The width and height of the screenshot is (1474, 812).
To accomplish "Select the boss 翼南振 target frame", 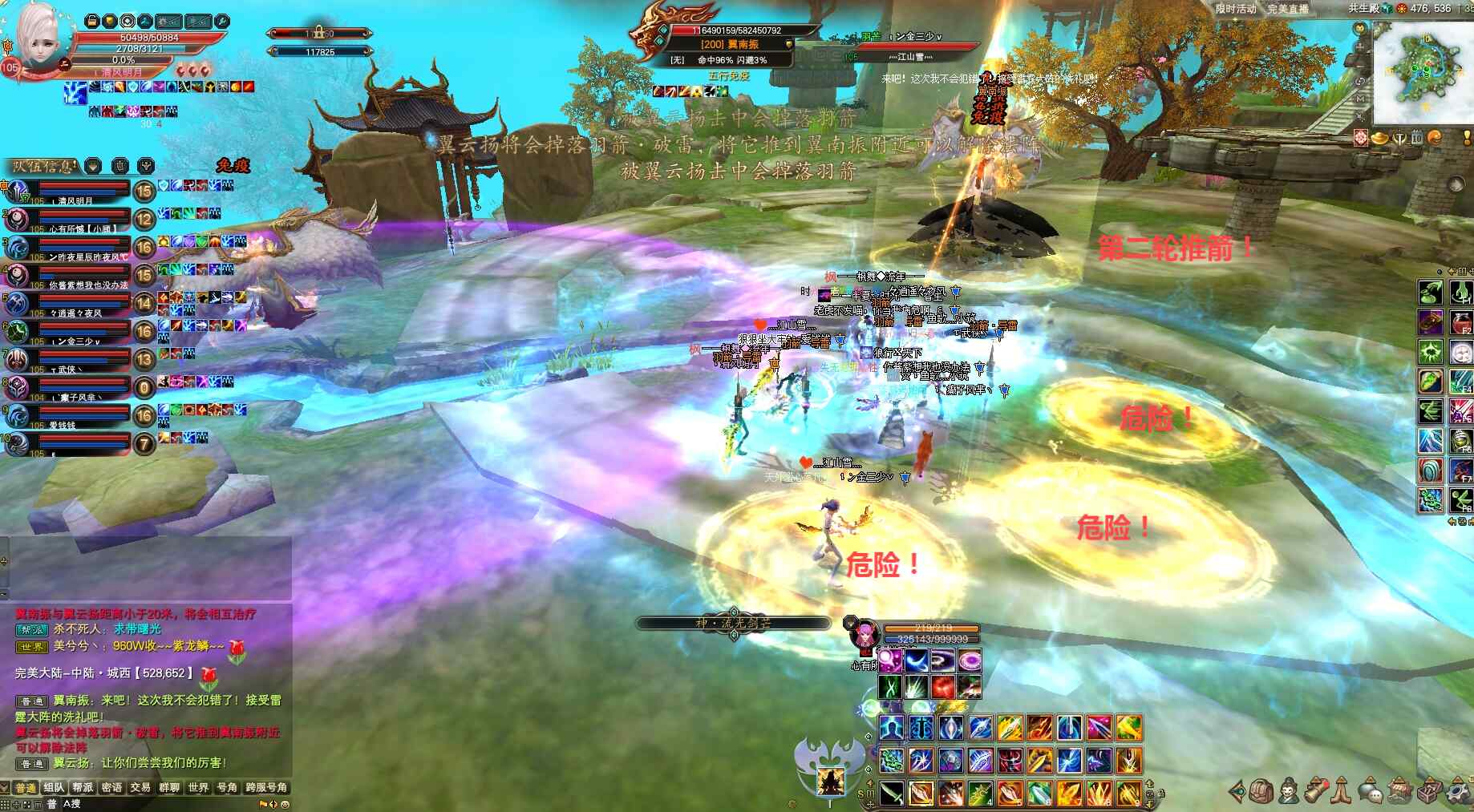I will tap(730, 44).
